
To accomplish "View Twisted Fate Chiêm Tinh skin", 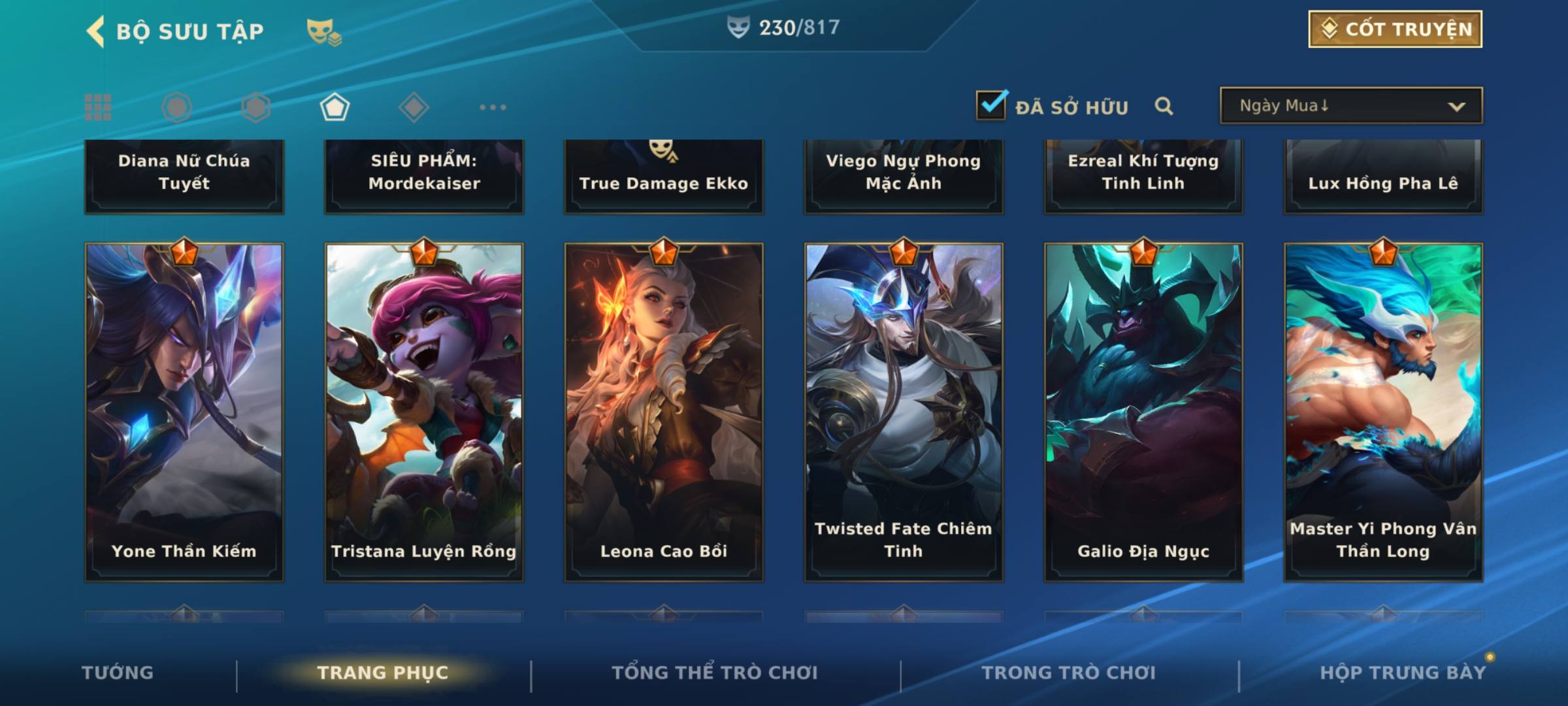I will [904, 412].
